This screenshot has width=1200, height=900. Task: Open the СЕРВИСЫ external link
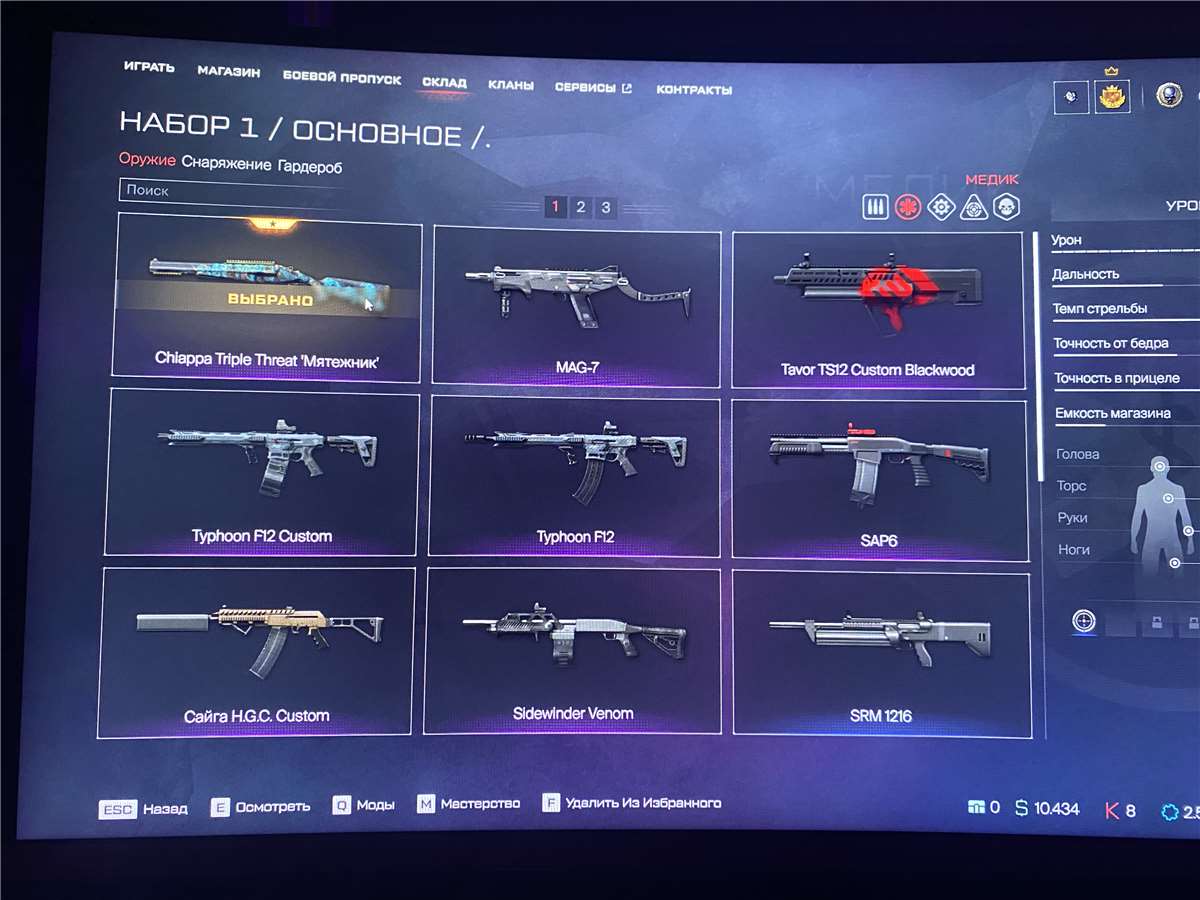point(593,88)
